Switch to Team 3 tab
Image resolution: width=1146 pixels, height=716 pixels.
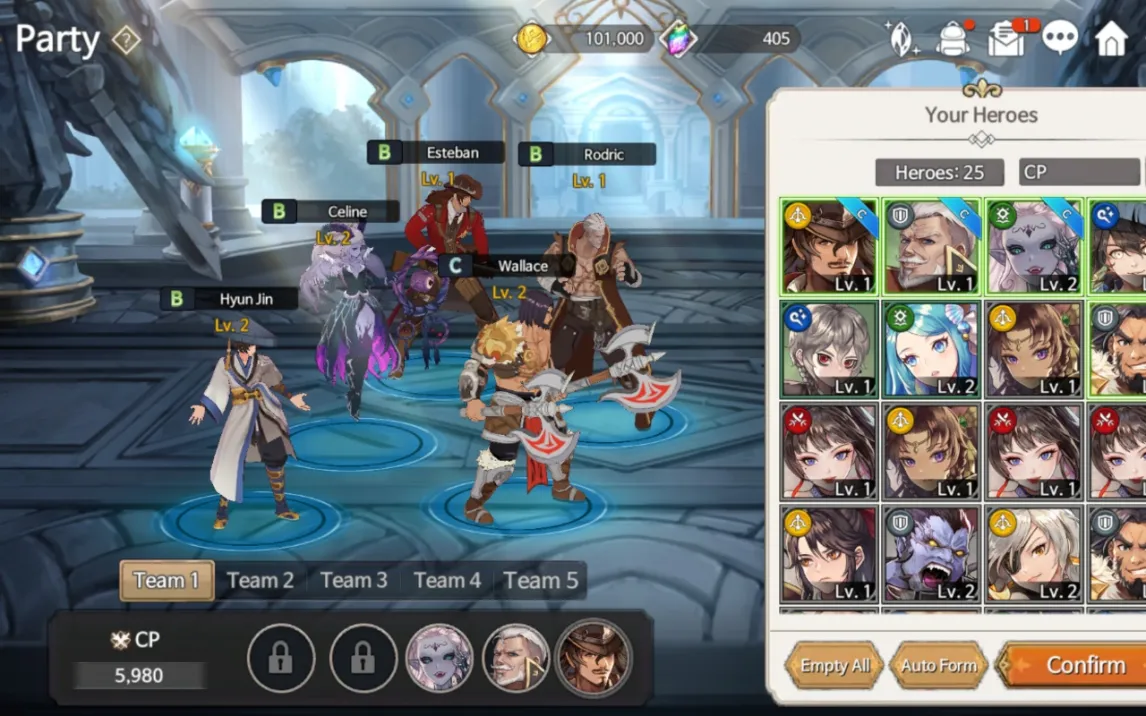353,580
